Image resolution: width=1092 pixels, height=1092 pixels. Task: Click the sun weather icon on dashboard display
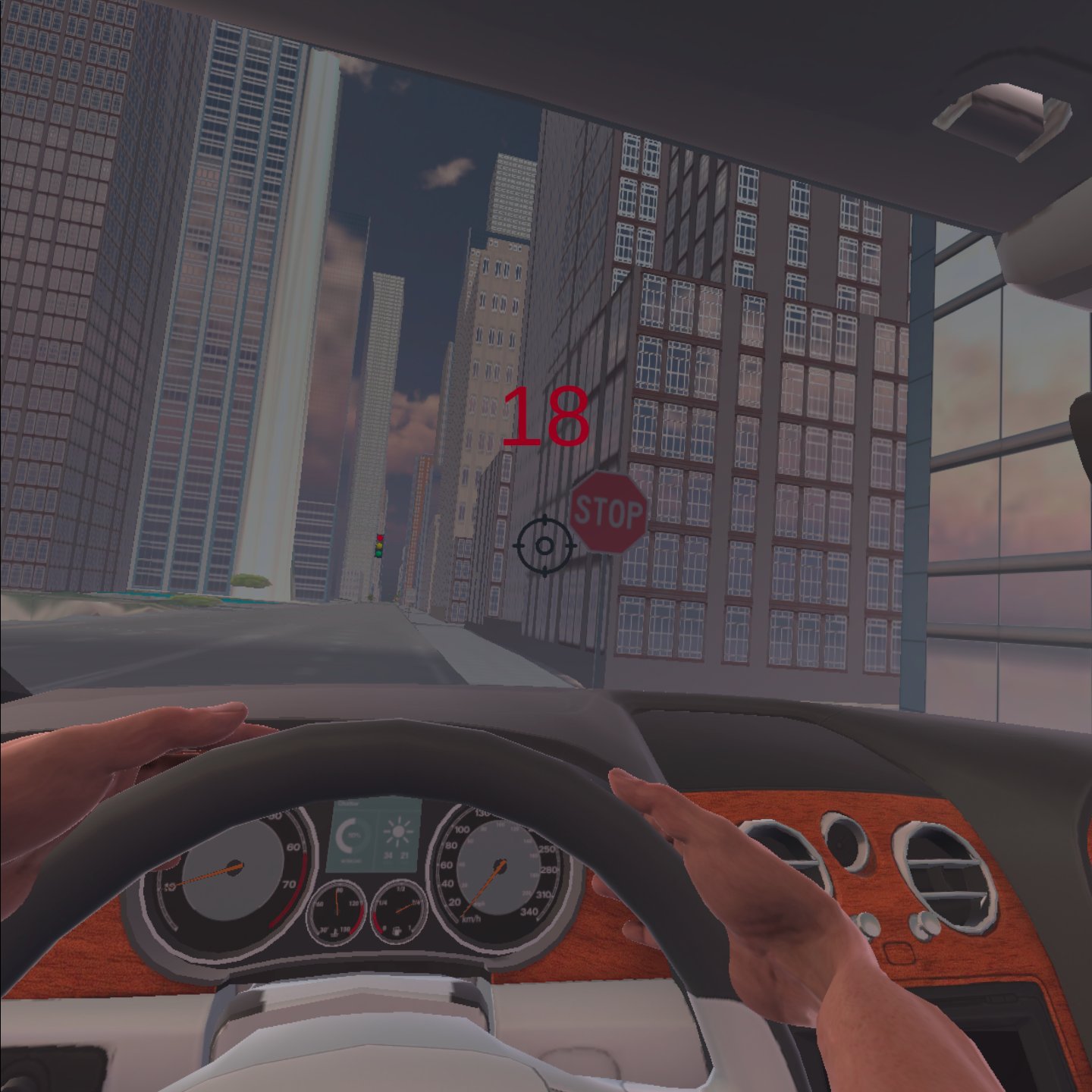click(x=397, y=833)
